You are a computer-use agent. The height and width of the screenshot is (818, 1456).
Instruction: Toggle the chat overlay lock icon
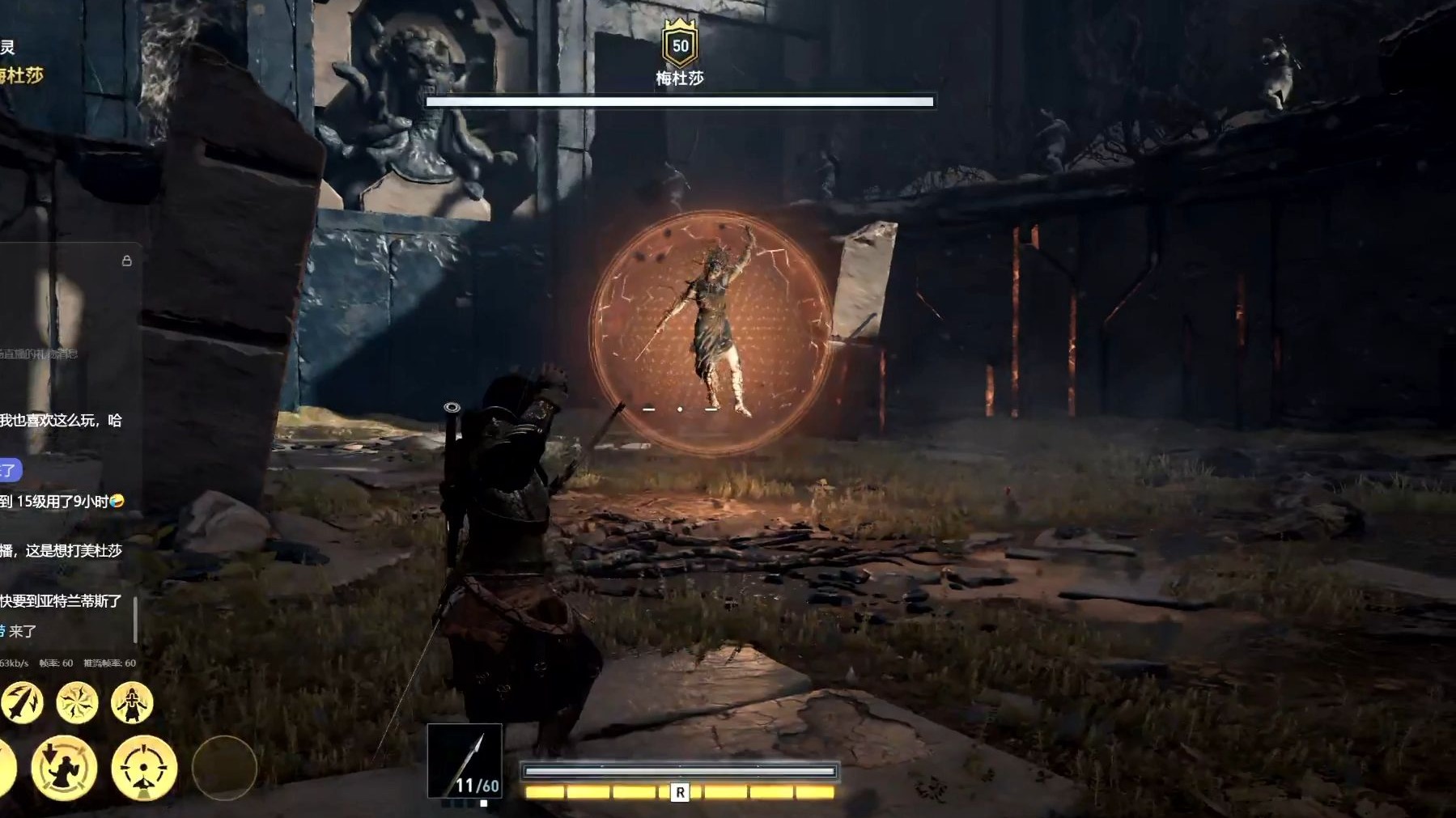pos(126,261)
